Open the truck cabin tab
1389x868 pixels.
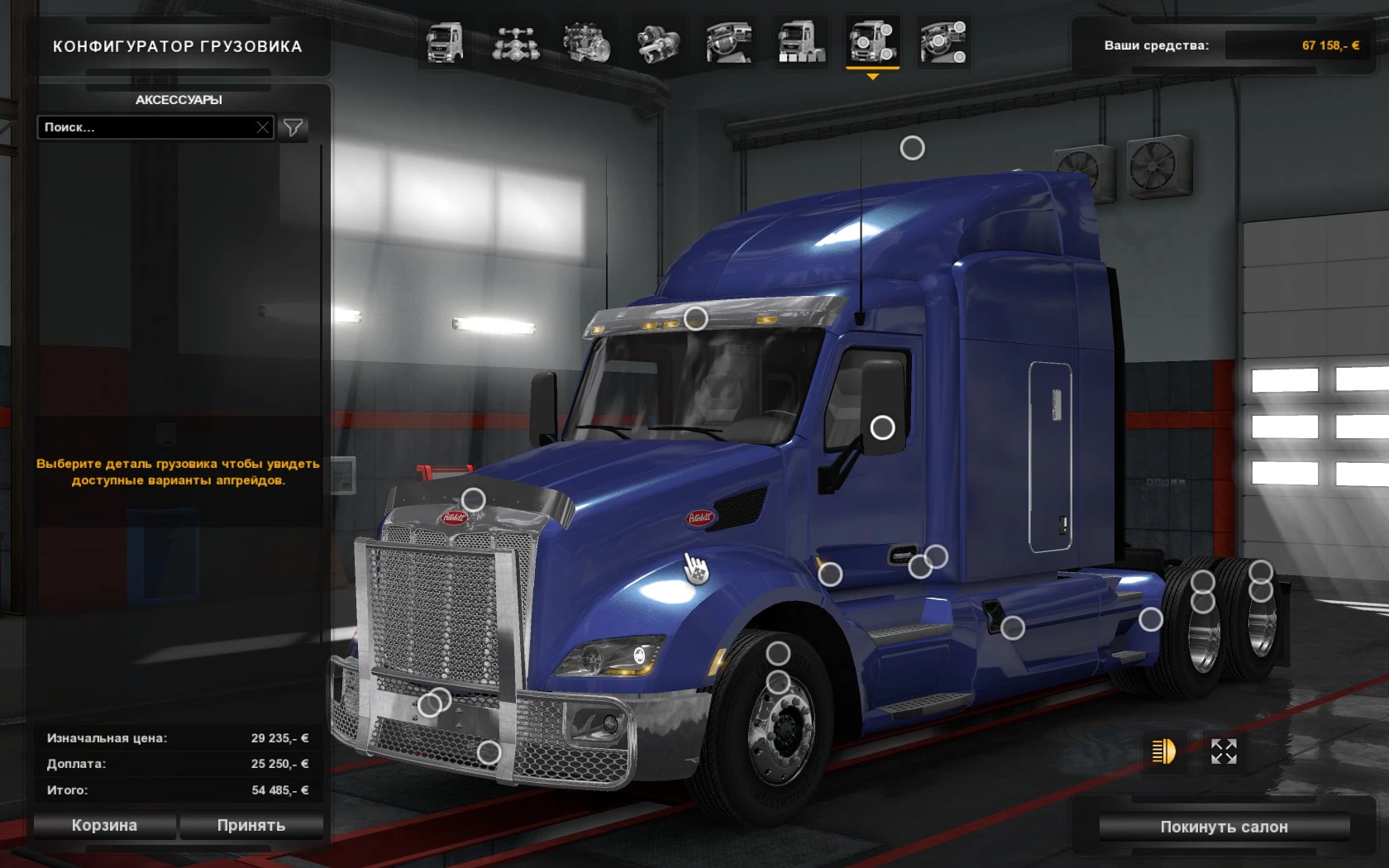pos(445,43)
